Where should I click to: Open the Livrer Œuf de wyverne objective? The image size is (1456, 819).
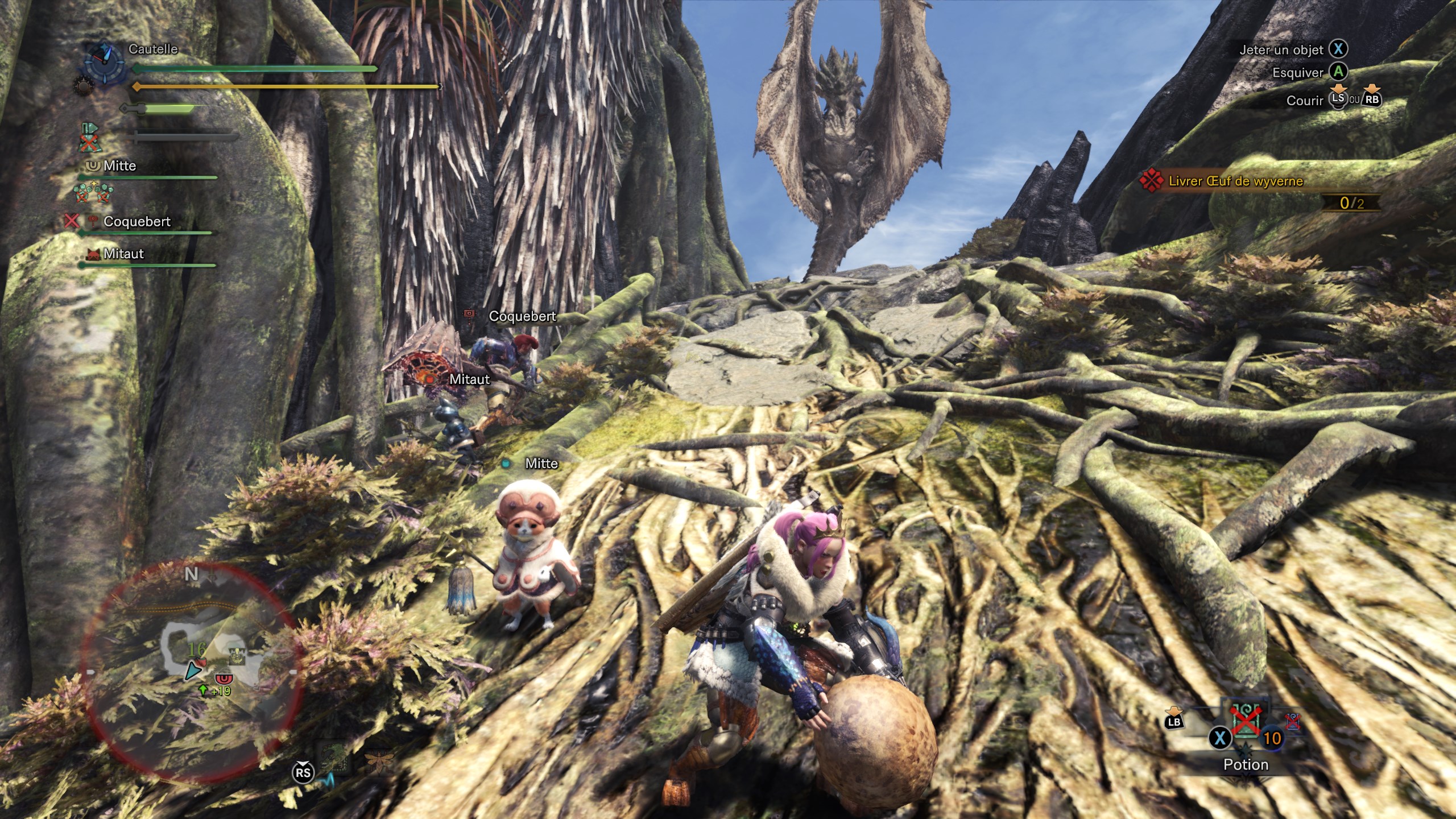click(1235, 181)
